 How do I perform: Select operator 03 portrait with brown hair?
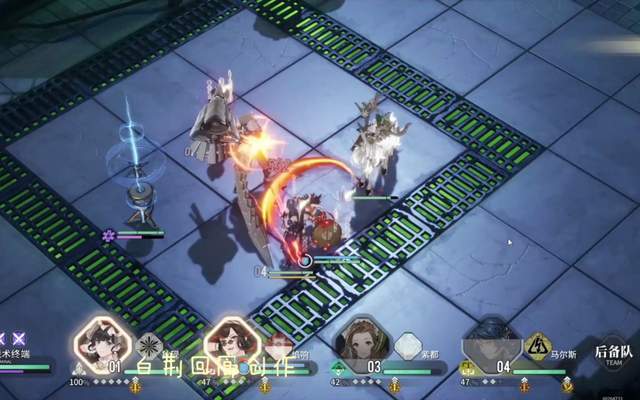360,342
